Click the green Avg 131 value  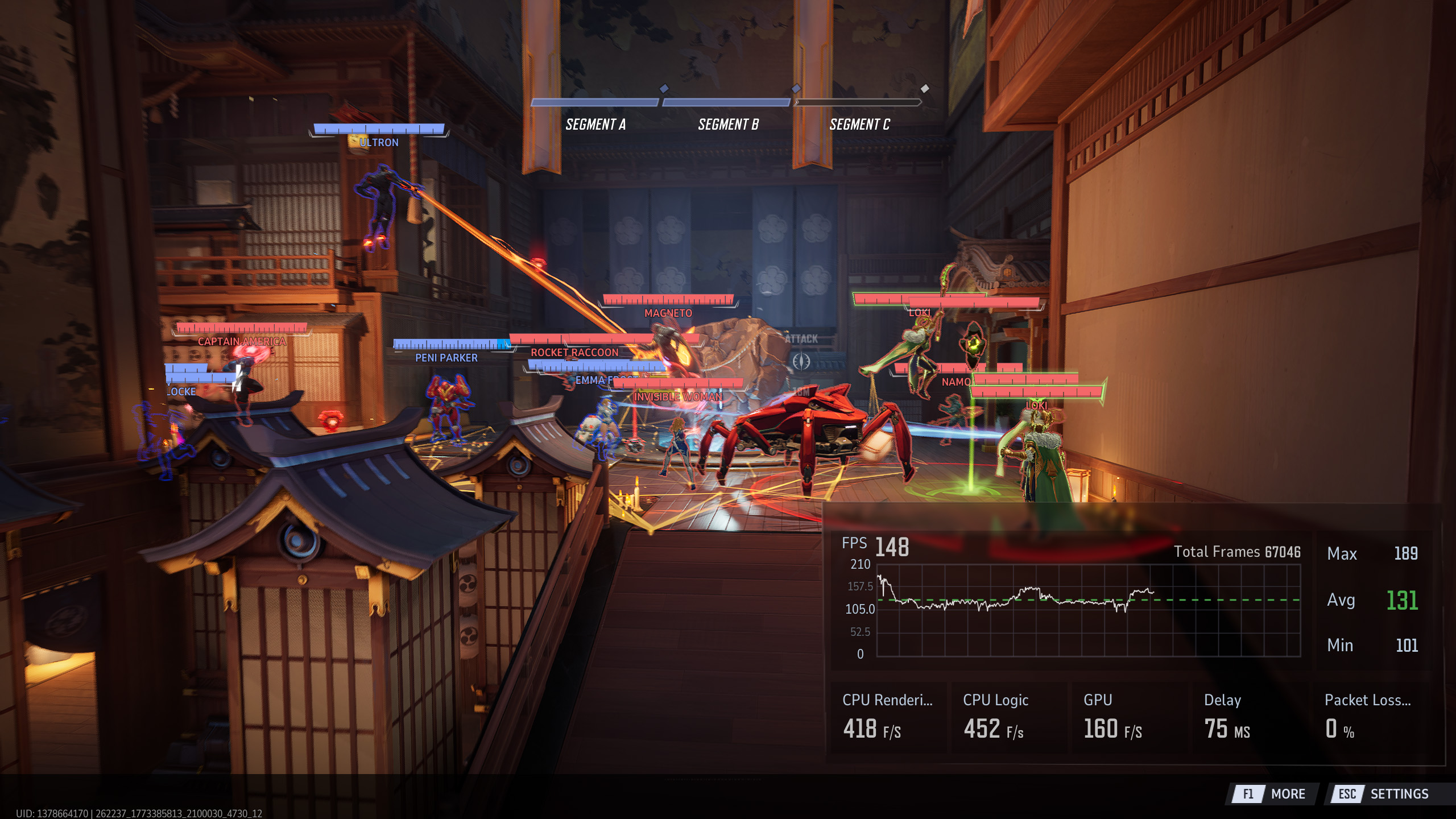[1401, 599]
